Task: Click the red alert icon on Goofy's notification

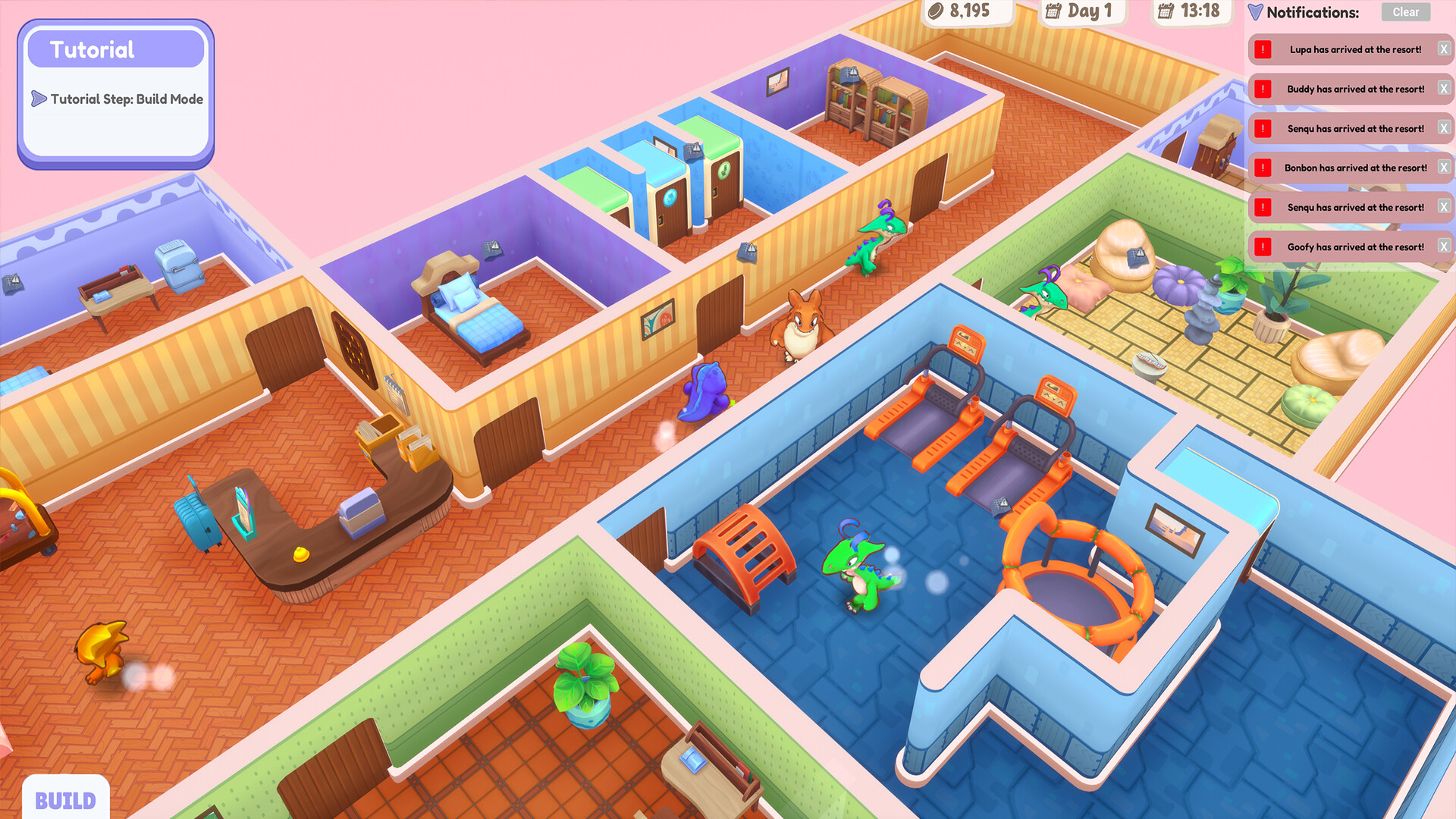Action: click(x=1262, y=246)
